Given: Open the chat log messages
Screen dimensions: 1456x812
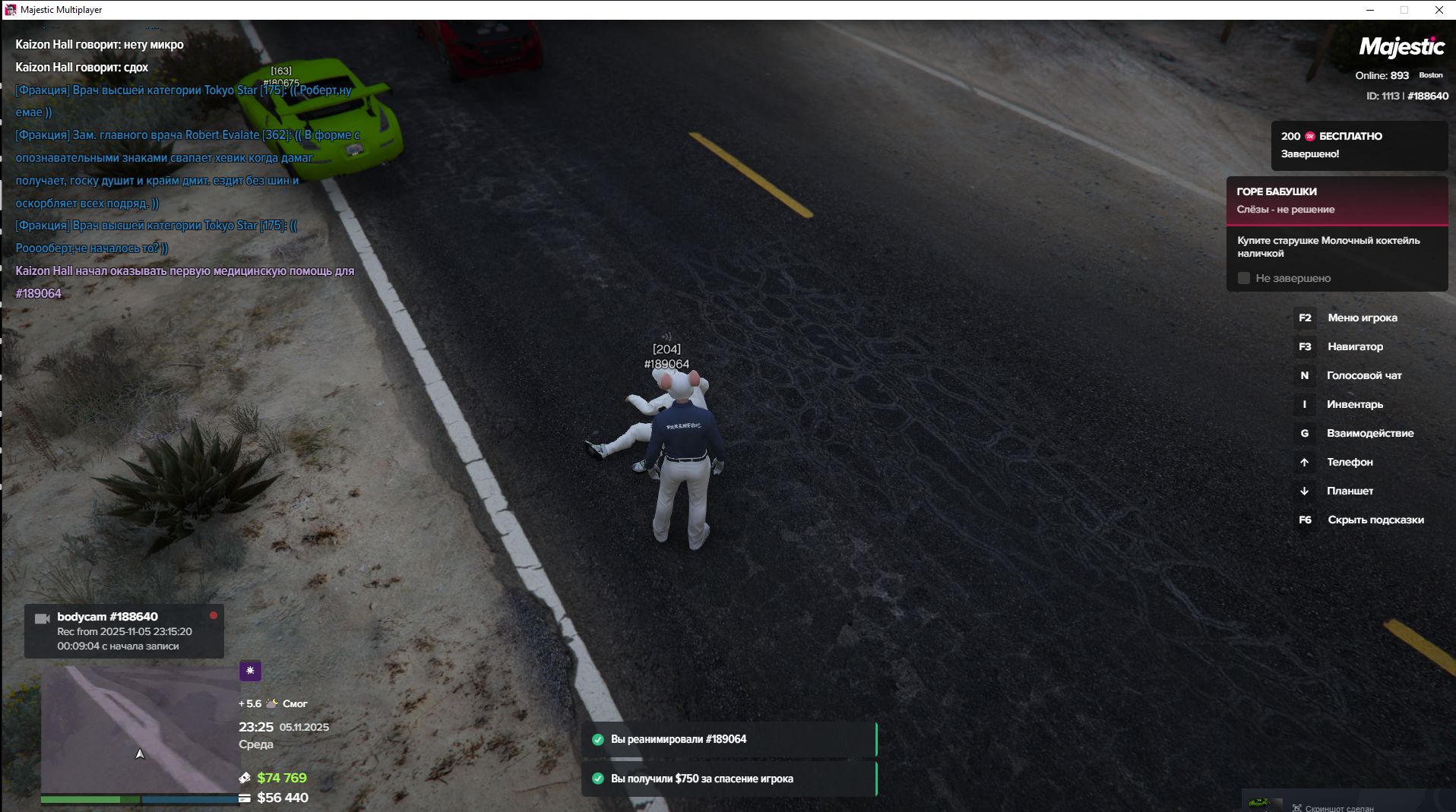Looking at the screenshot, I should pyautogui.click(x=186, y=169).
